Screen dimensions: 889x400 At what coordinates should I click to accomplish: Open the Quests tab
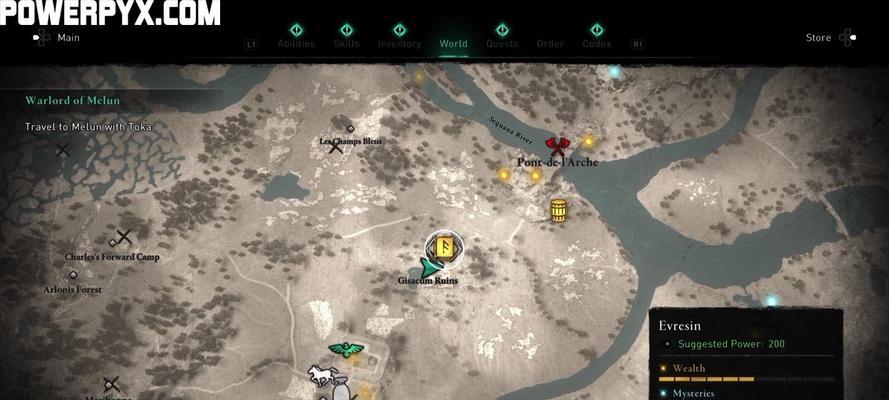502,43
